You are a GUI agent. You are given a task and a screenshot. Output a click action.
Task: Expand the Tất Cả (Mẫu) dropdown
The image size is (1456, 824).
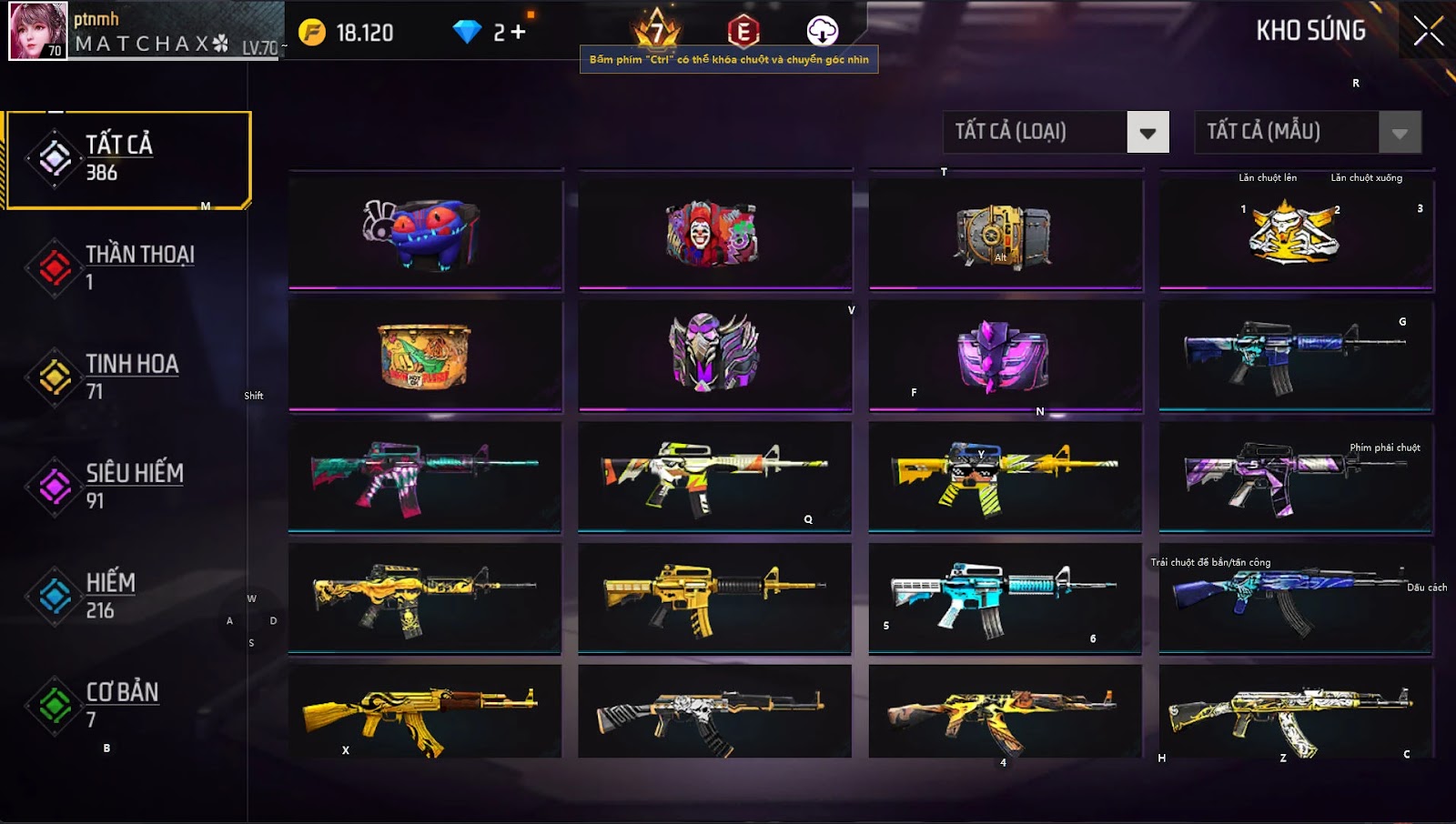point(1400,133)
